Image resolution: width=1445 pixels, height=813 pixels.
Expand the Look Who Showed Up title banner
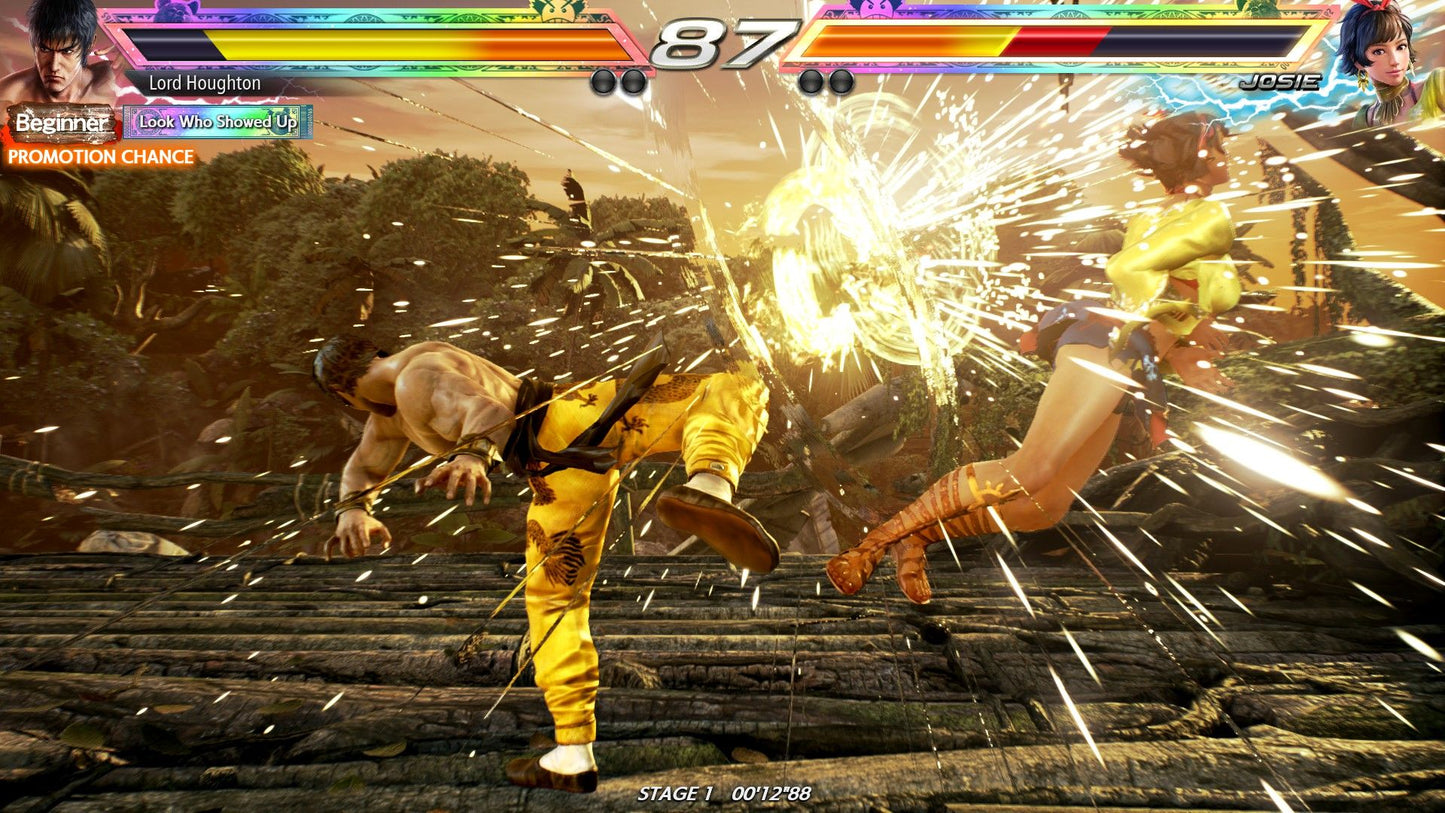(x=218, y=123)
